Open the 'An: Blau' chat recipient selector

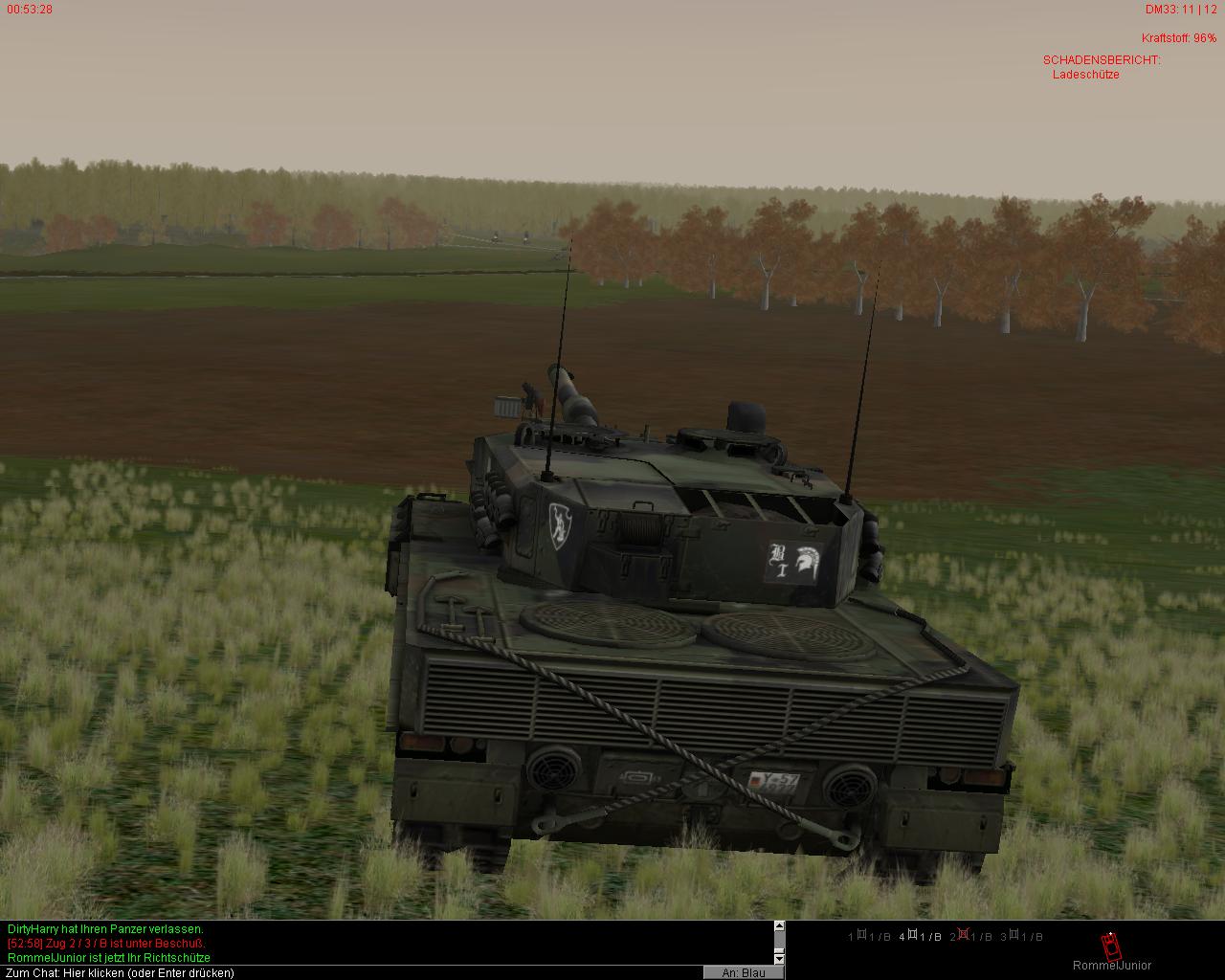click(744, 972)
